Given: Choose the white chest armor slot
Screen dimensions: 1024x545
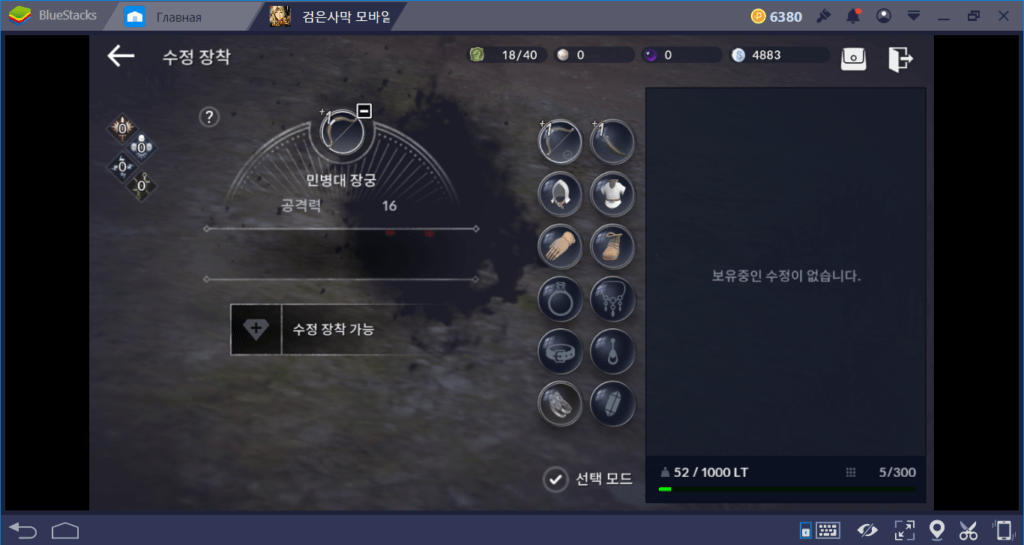Looking at the screenshot, I should coord(612,193).
